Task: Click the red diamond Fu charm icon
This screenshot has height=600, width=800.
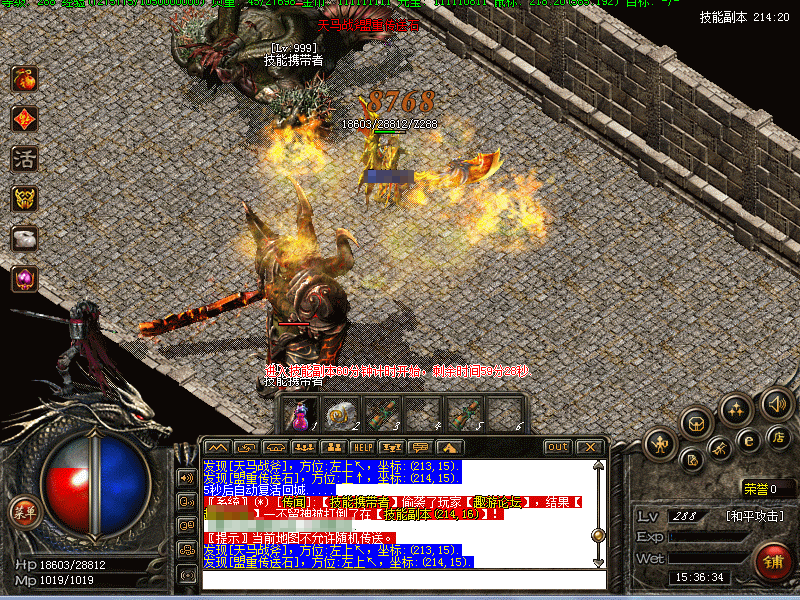Action: point(24,119)
